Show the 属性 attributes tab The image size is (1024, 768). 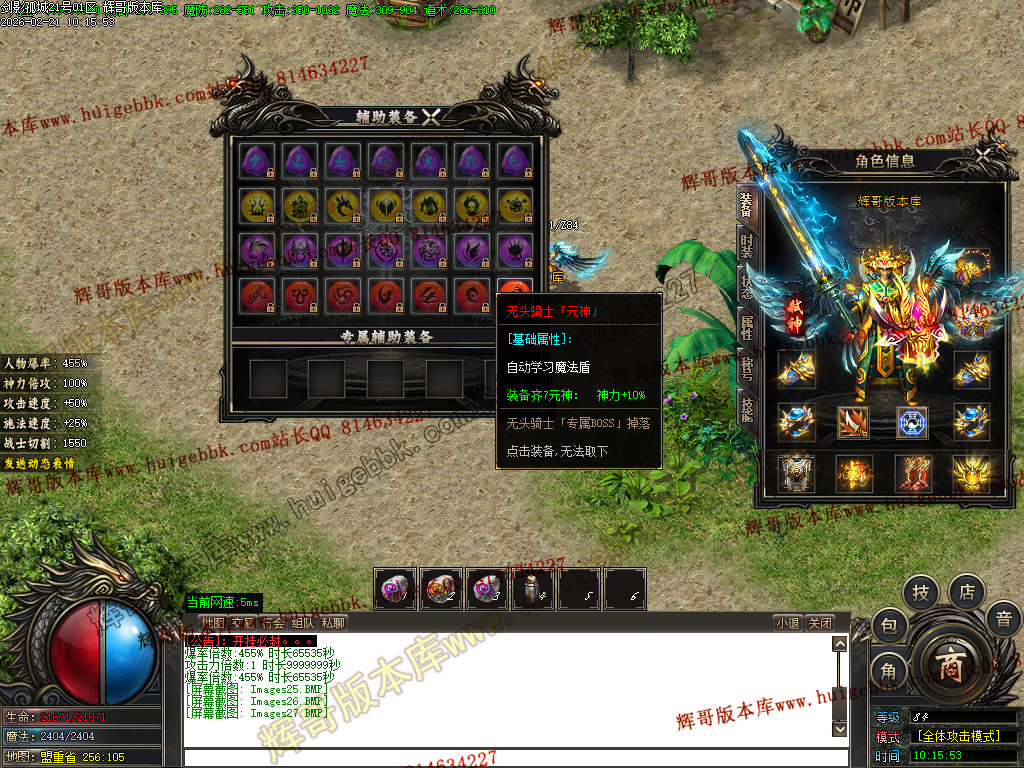[746, 326]
